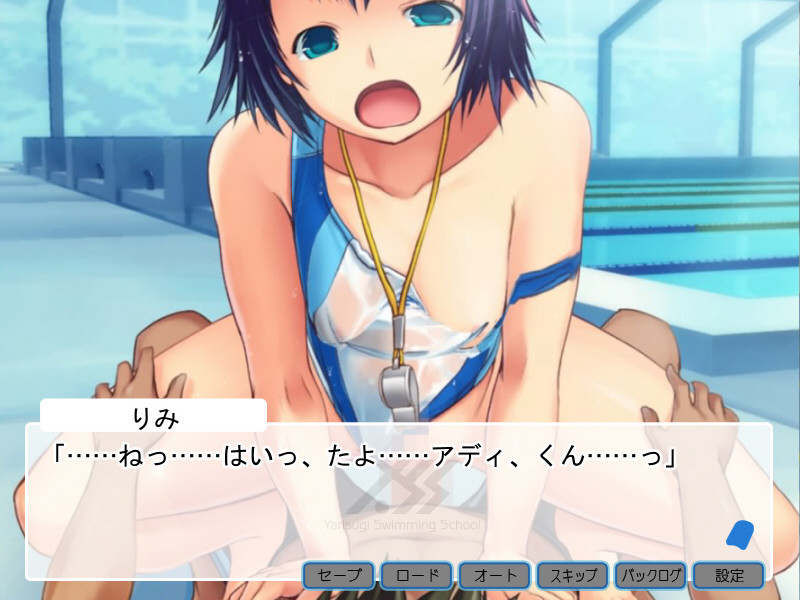Activate the スキップ (Skip) button
This screenshot has width=800, height=600.
(573, 576)
